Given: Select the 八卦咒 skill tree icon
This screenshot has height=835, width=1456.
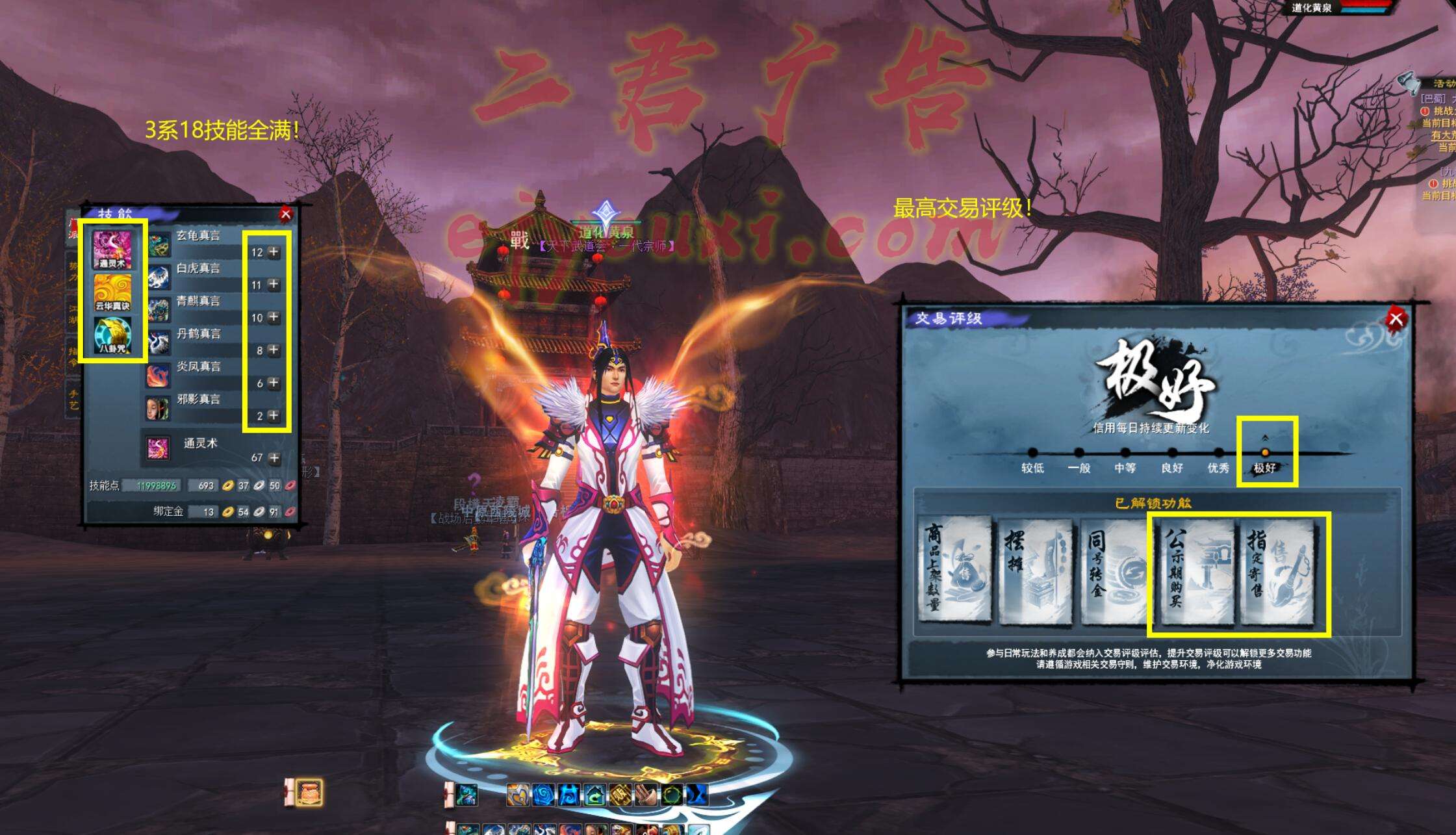Looking at the screenshot, I should click(112, 335).
